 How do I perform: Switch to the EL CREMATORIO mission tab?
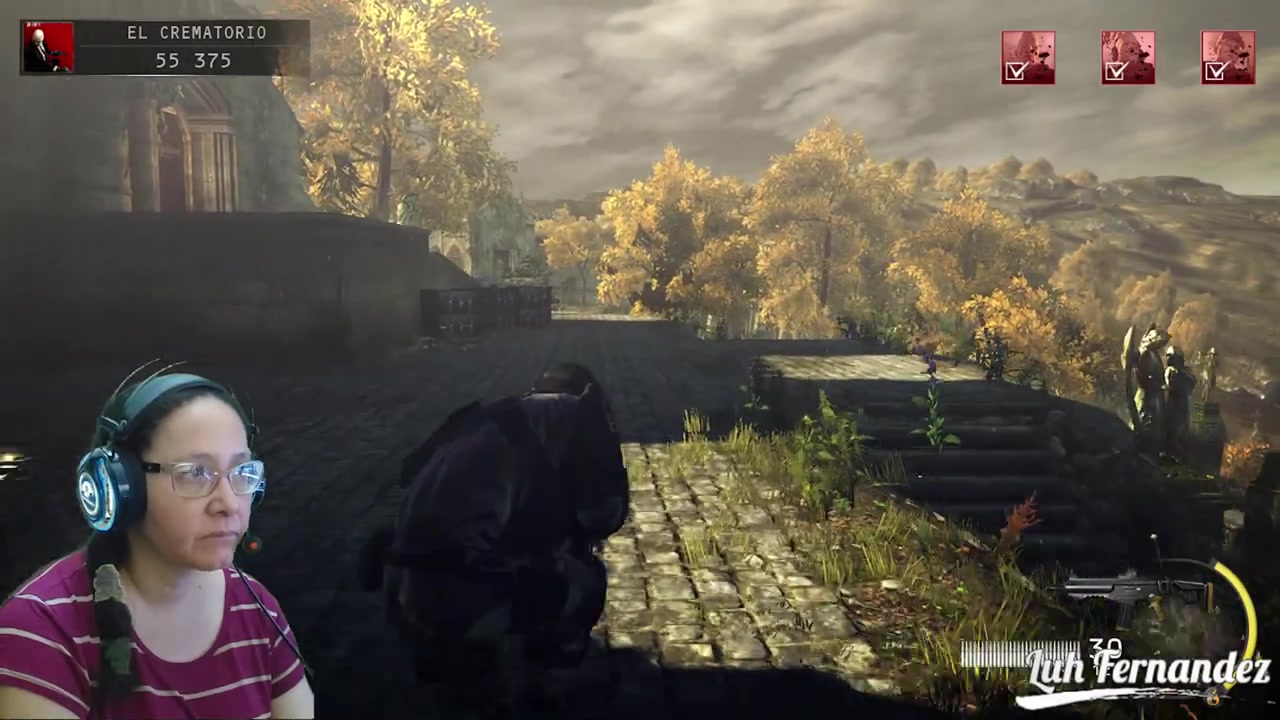pos(196,32)
